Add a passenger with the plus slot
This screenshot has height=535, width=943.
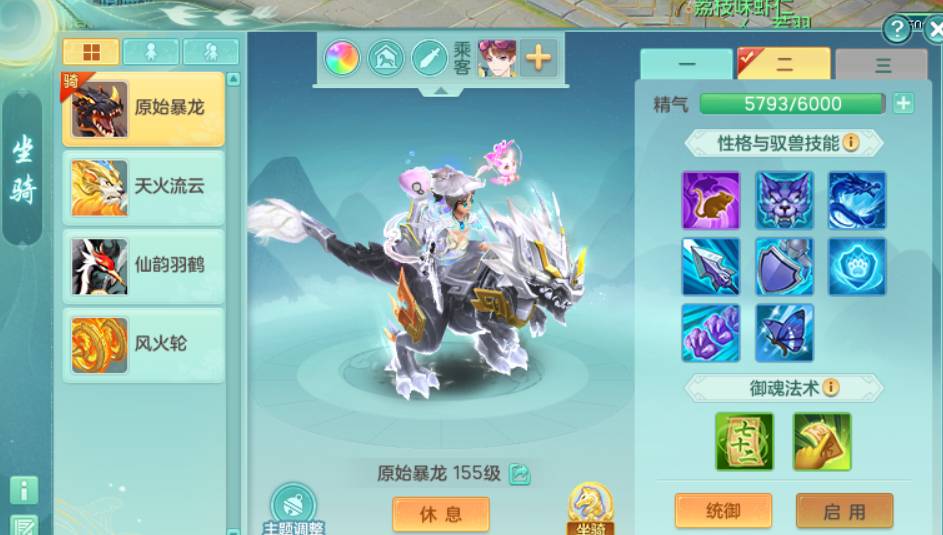click(x=538, y=59)
